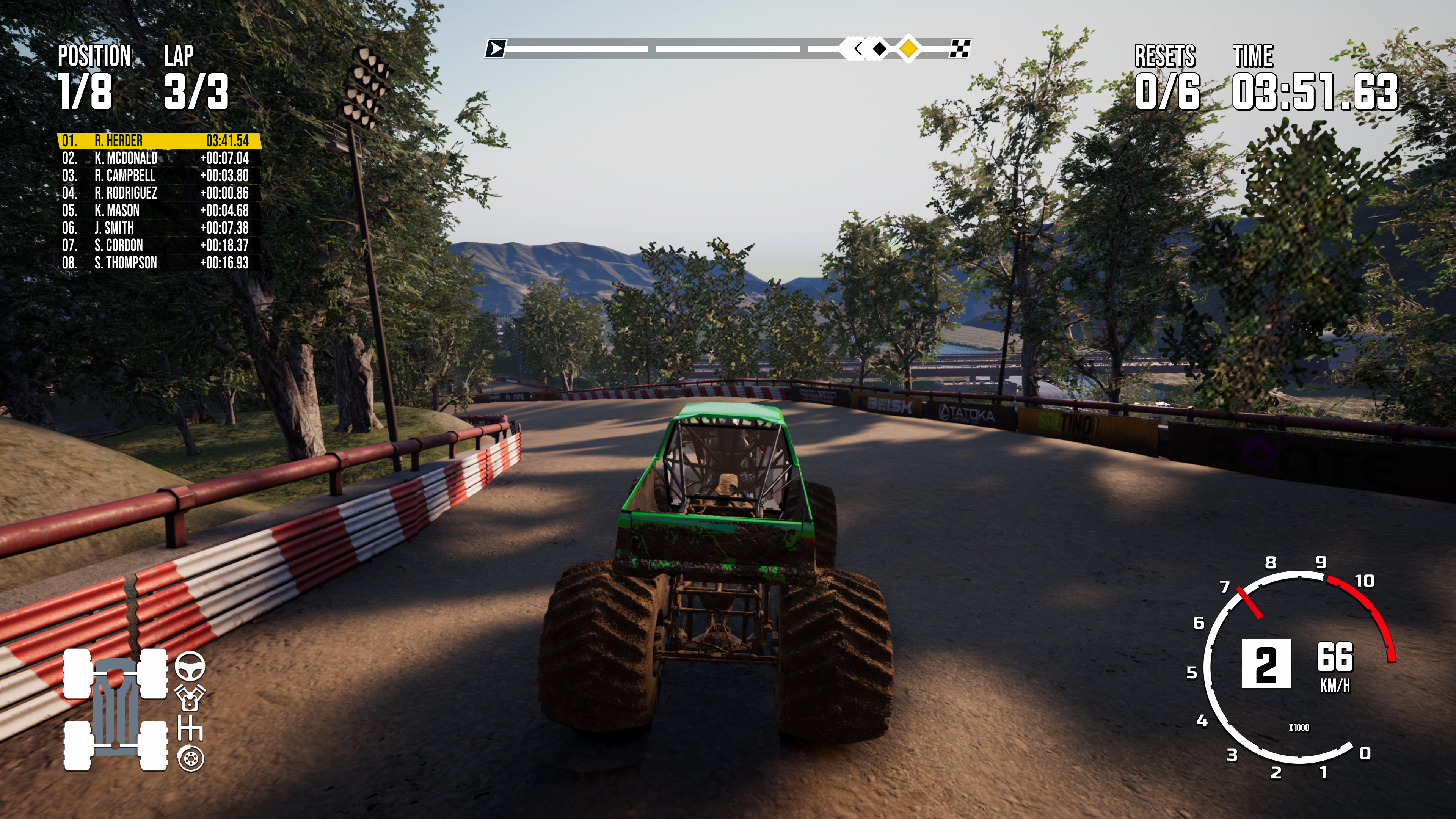Select the engine damage status icon
1456x819 pixels.
click(x=190, y=698)
